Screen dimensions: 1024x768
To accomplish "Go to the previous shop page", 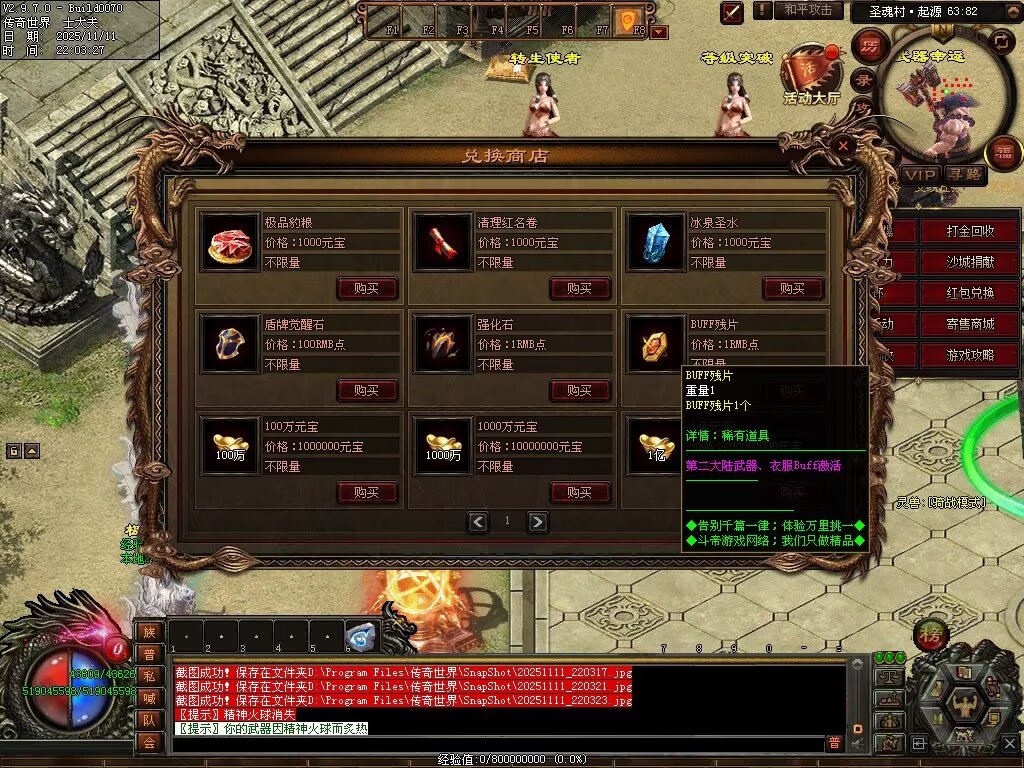I will click(478, 521).
